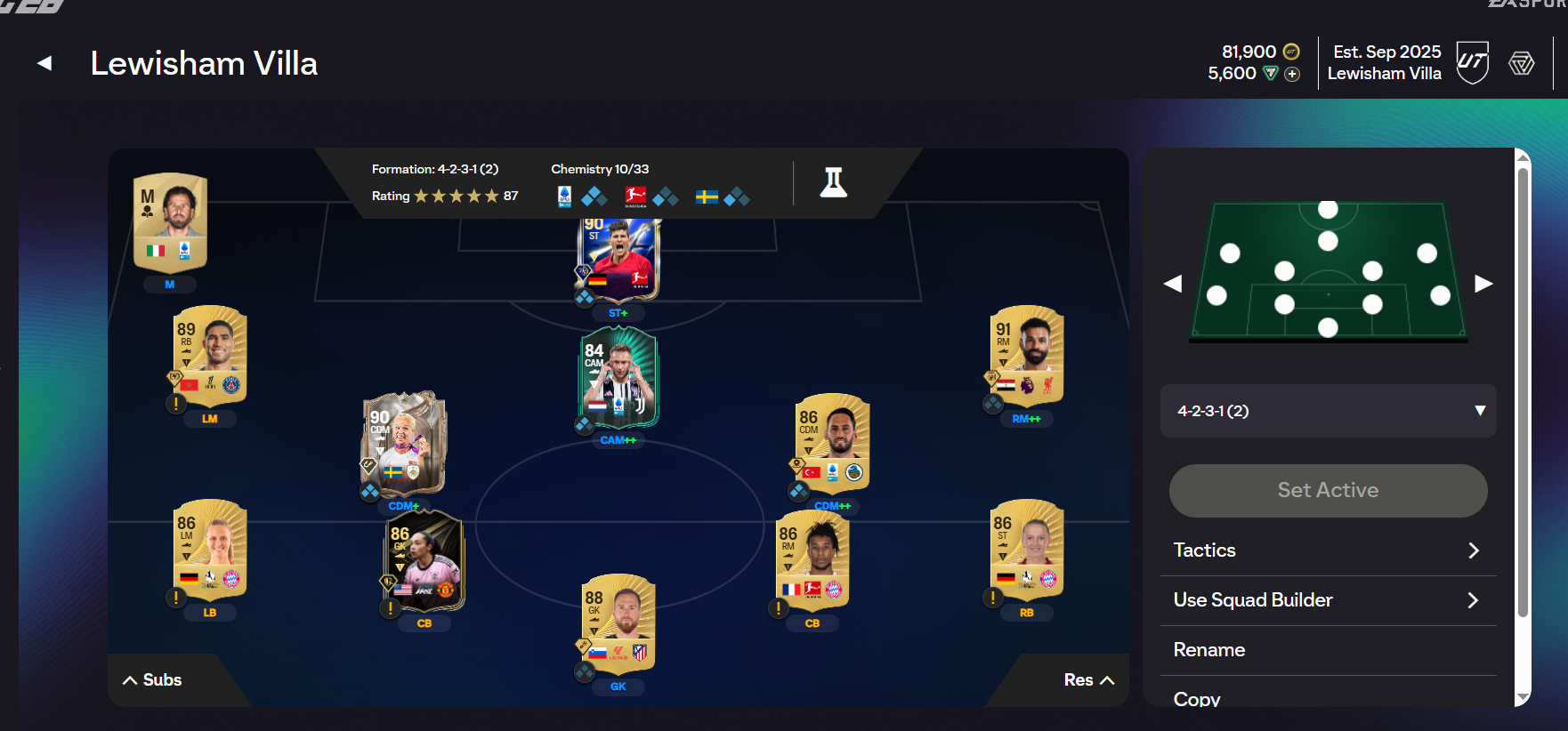Select the manager card
Screen dimensions: 1568x731
pyautogui.click(x=170, y=221)
